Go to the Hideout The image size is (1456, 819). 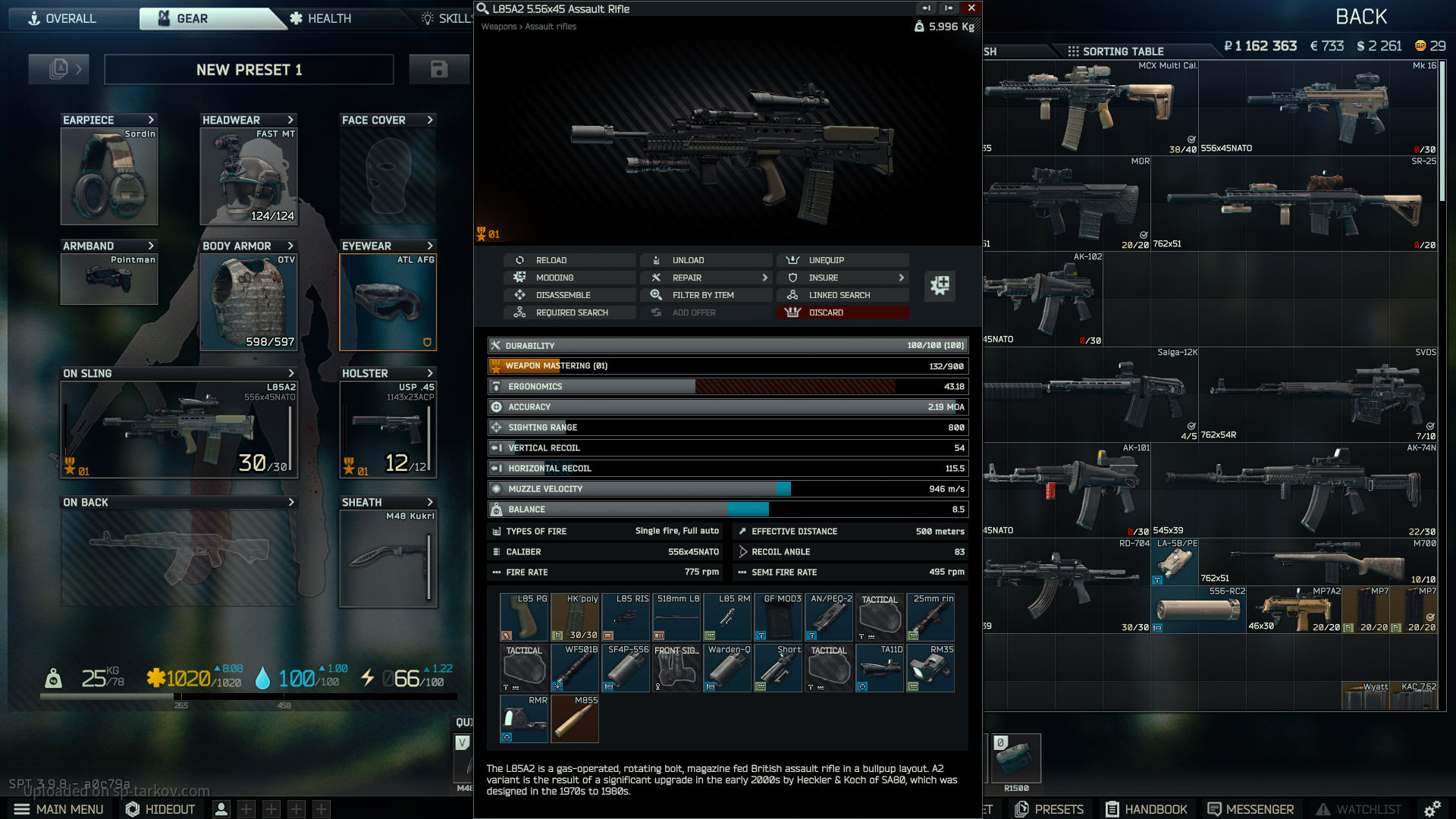160,809
